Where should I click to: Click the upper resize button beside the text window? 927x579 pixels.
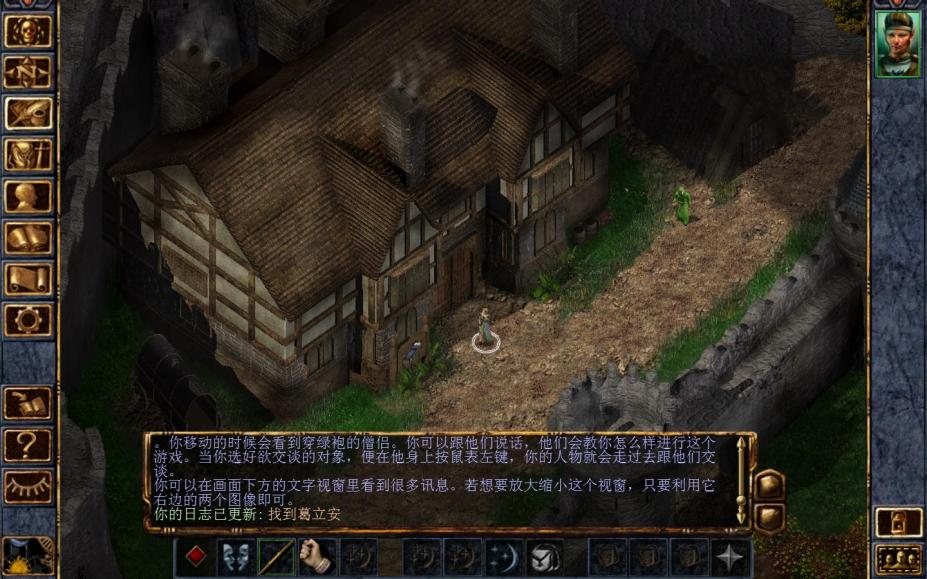click(x=768, y=486)
